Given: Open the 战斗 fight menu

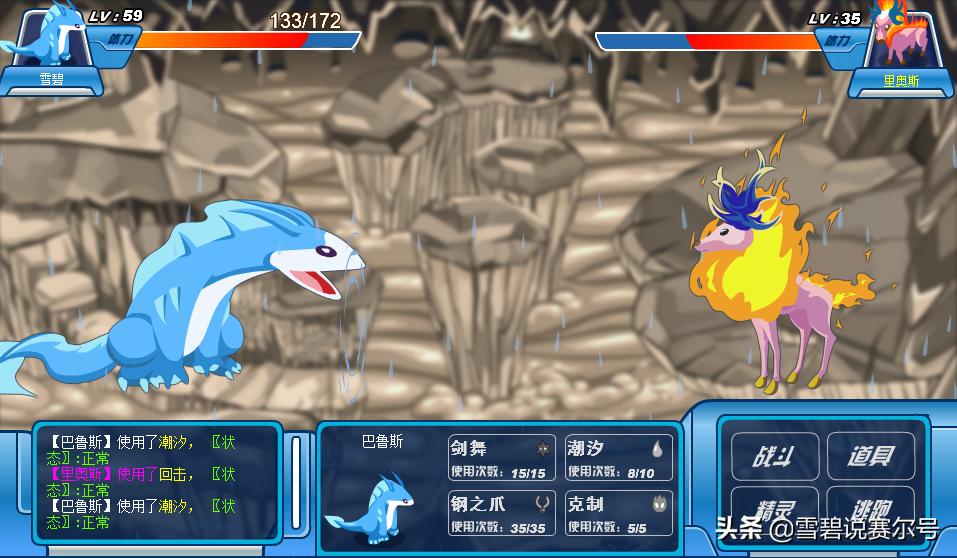Looking at the screenshot, I should tap(774, 456).
